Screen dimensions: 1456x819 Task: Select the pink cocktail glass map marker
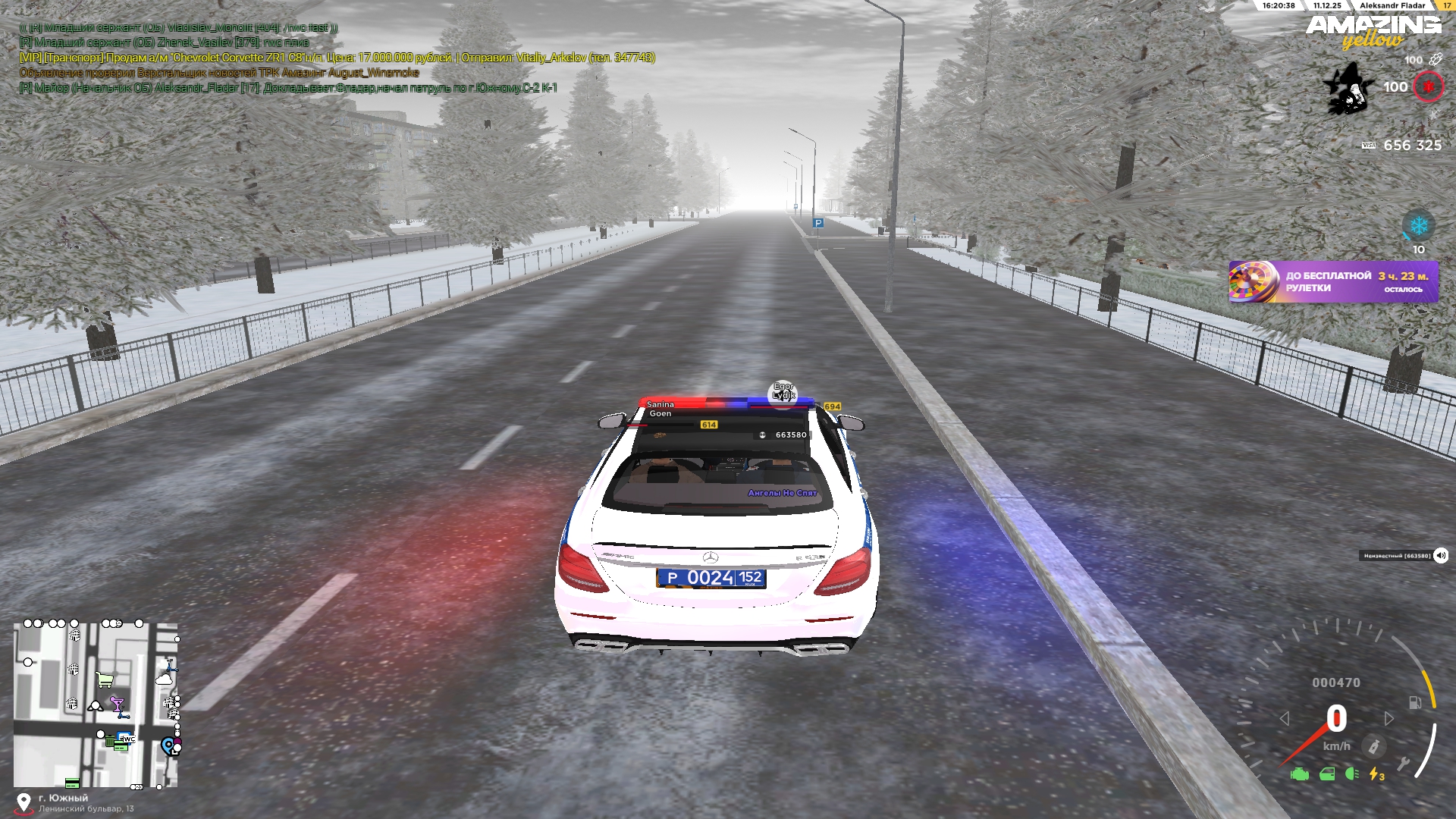[117, 704]
